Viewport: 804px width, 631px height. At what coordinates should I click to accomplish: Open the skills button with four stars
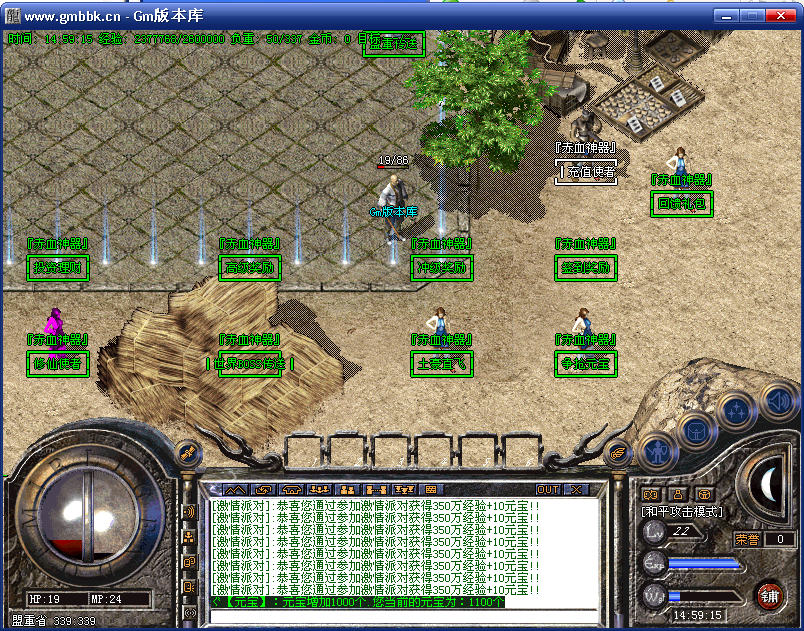(737, 410)
